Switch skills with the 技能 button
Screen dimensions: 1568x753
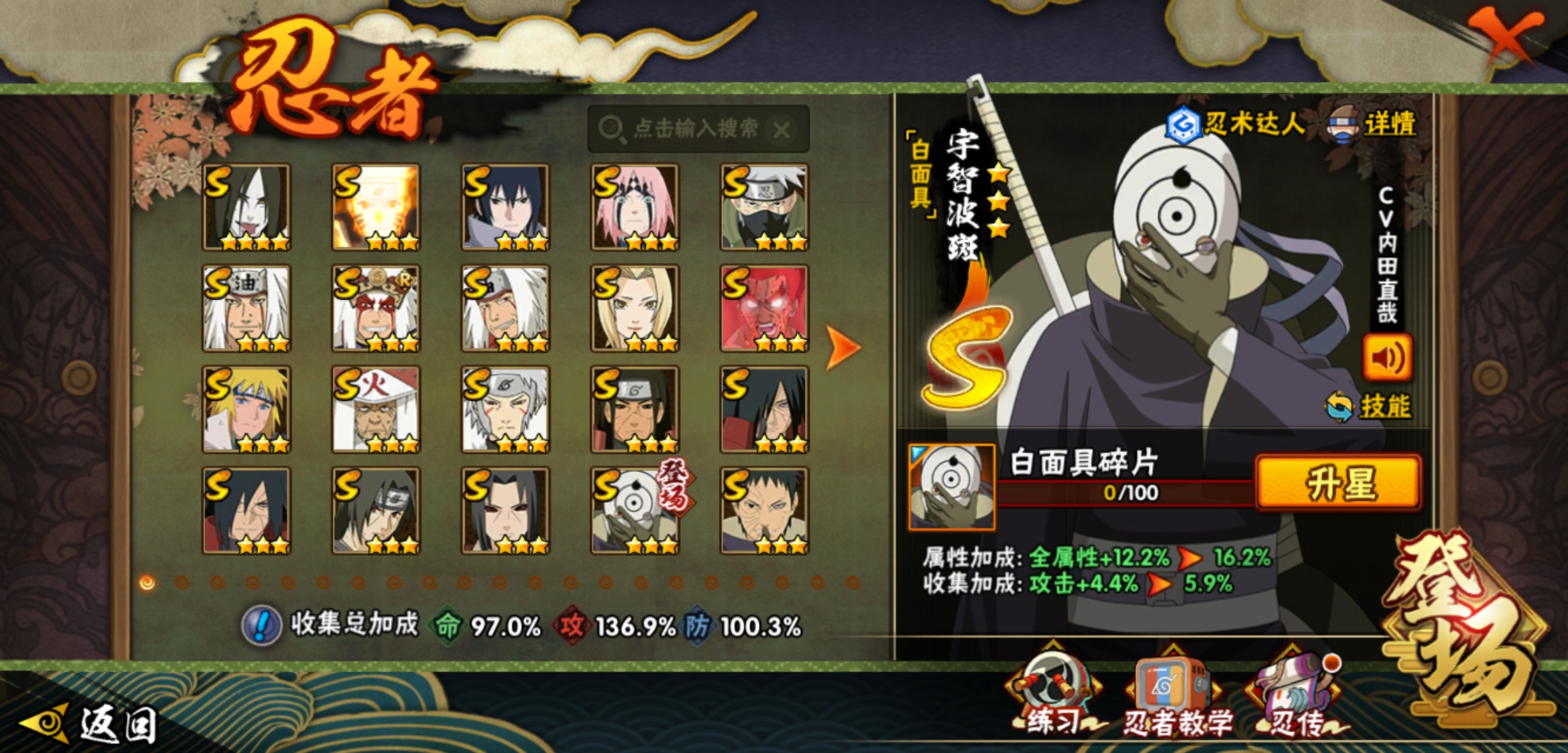coord(1370,406)
